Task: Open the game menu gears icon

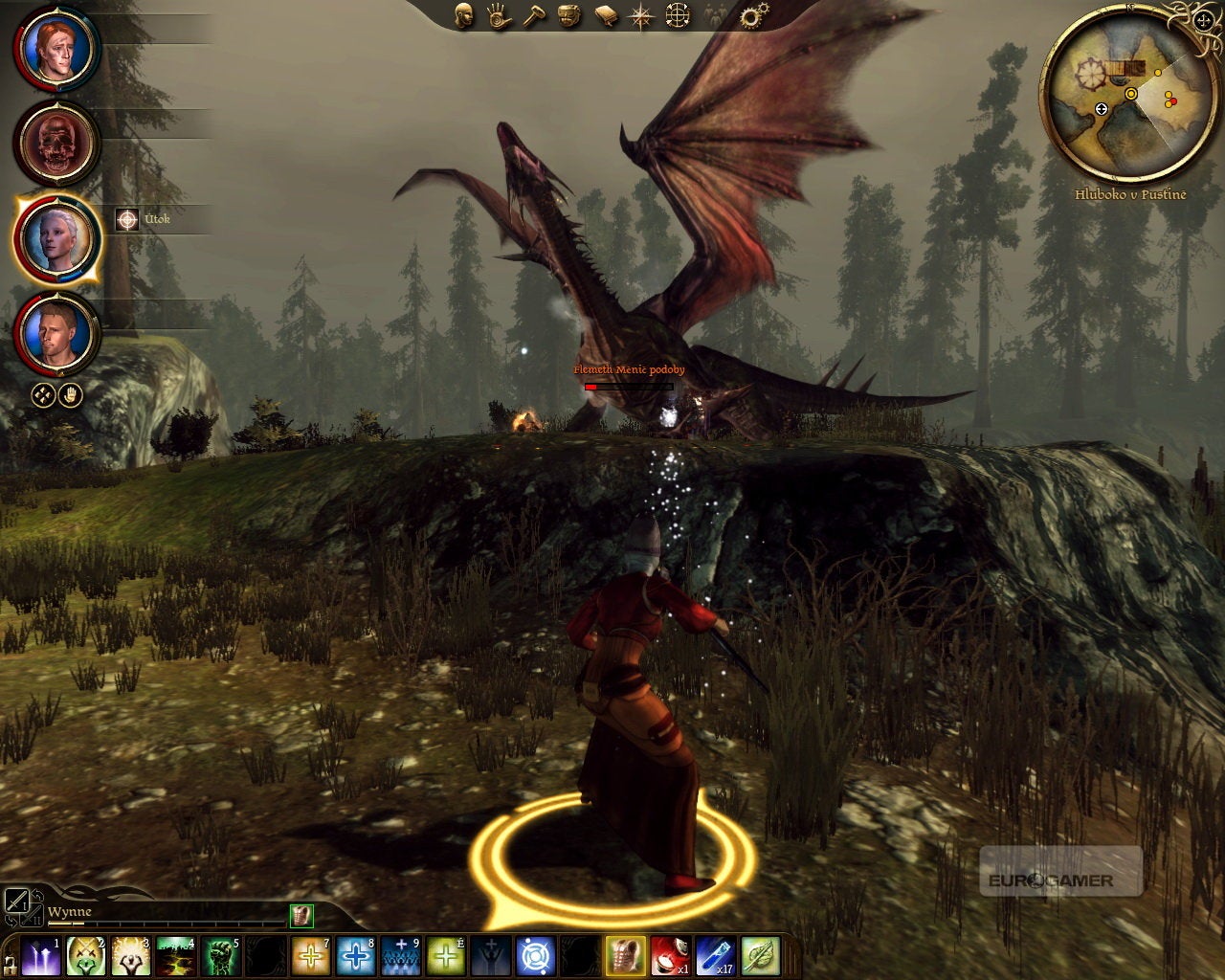Action: (753, 15)
